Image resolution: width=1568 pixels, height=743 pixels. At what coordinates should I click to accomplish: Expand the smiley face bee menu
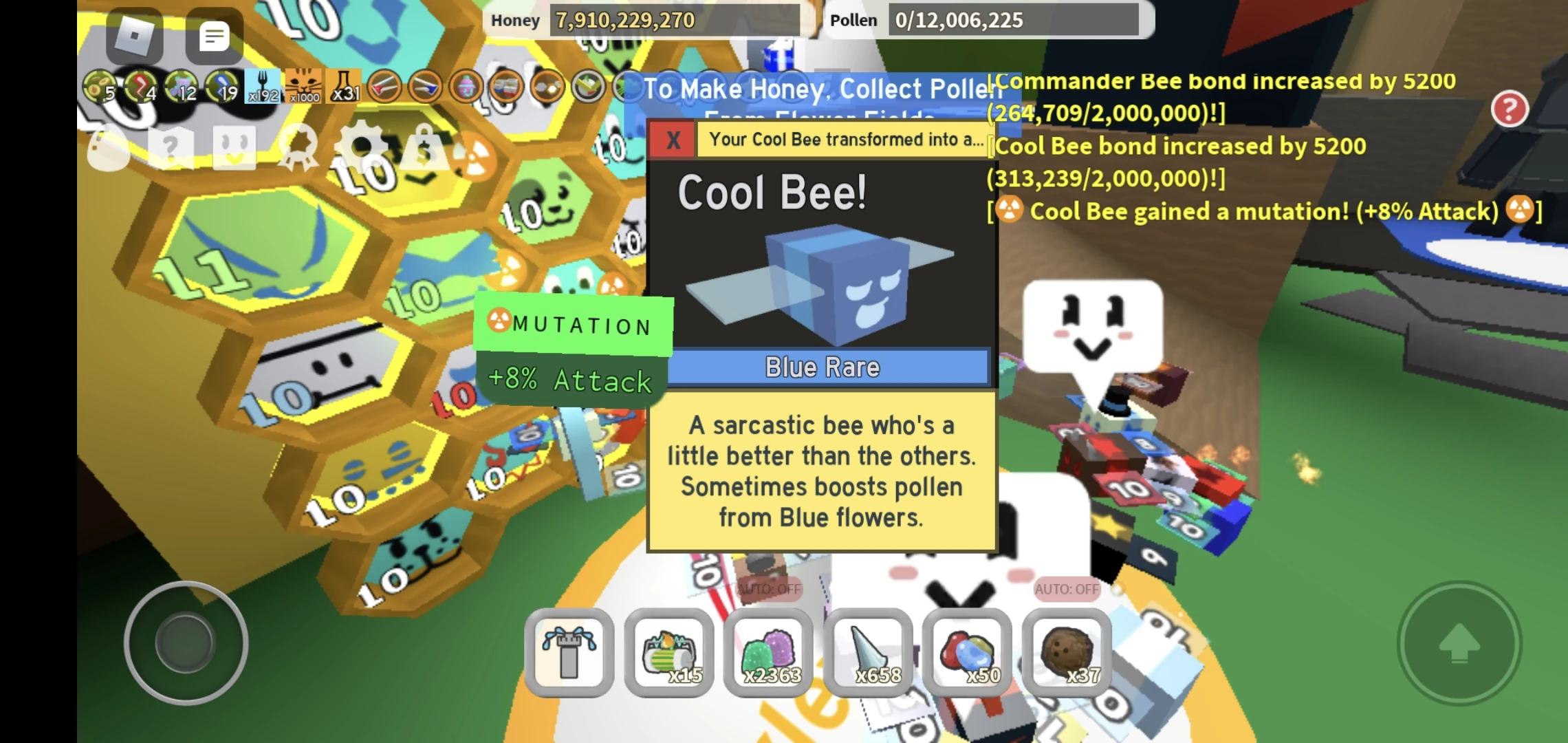coord(234,146)
